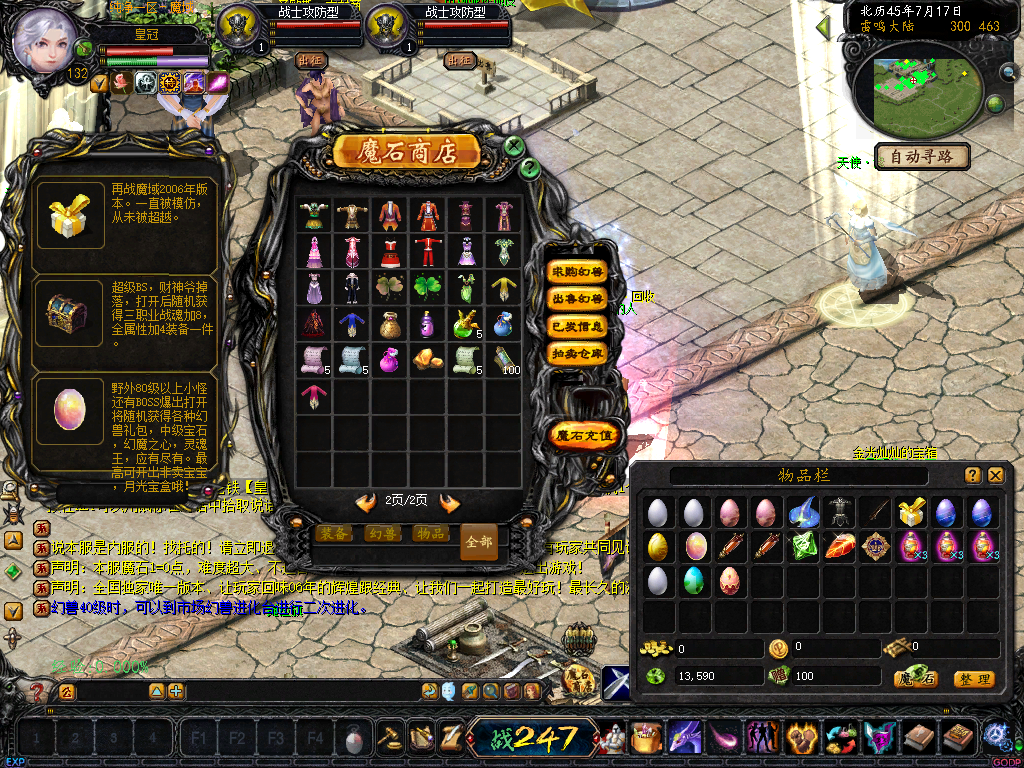Click the 魔石充值 recharge button
Image resolution: width=1024 pixels, height=768 pixels.
(587, 435)
